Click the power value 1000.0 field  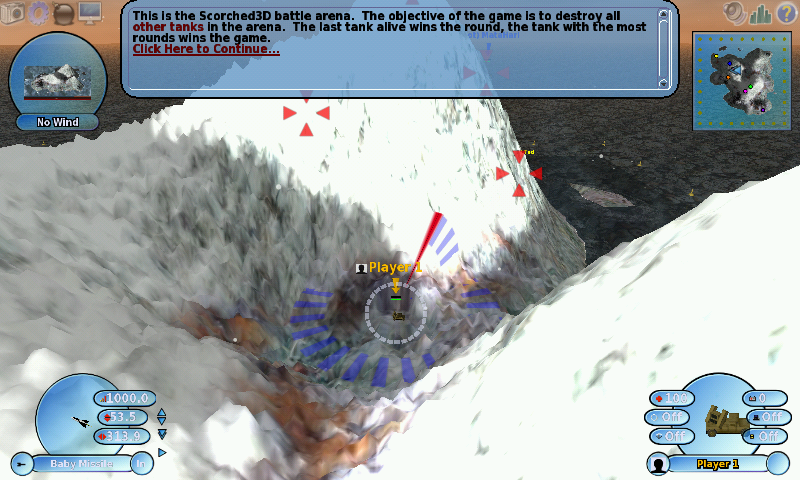click(x=126, y=399)
